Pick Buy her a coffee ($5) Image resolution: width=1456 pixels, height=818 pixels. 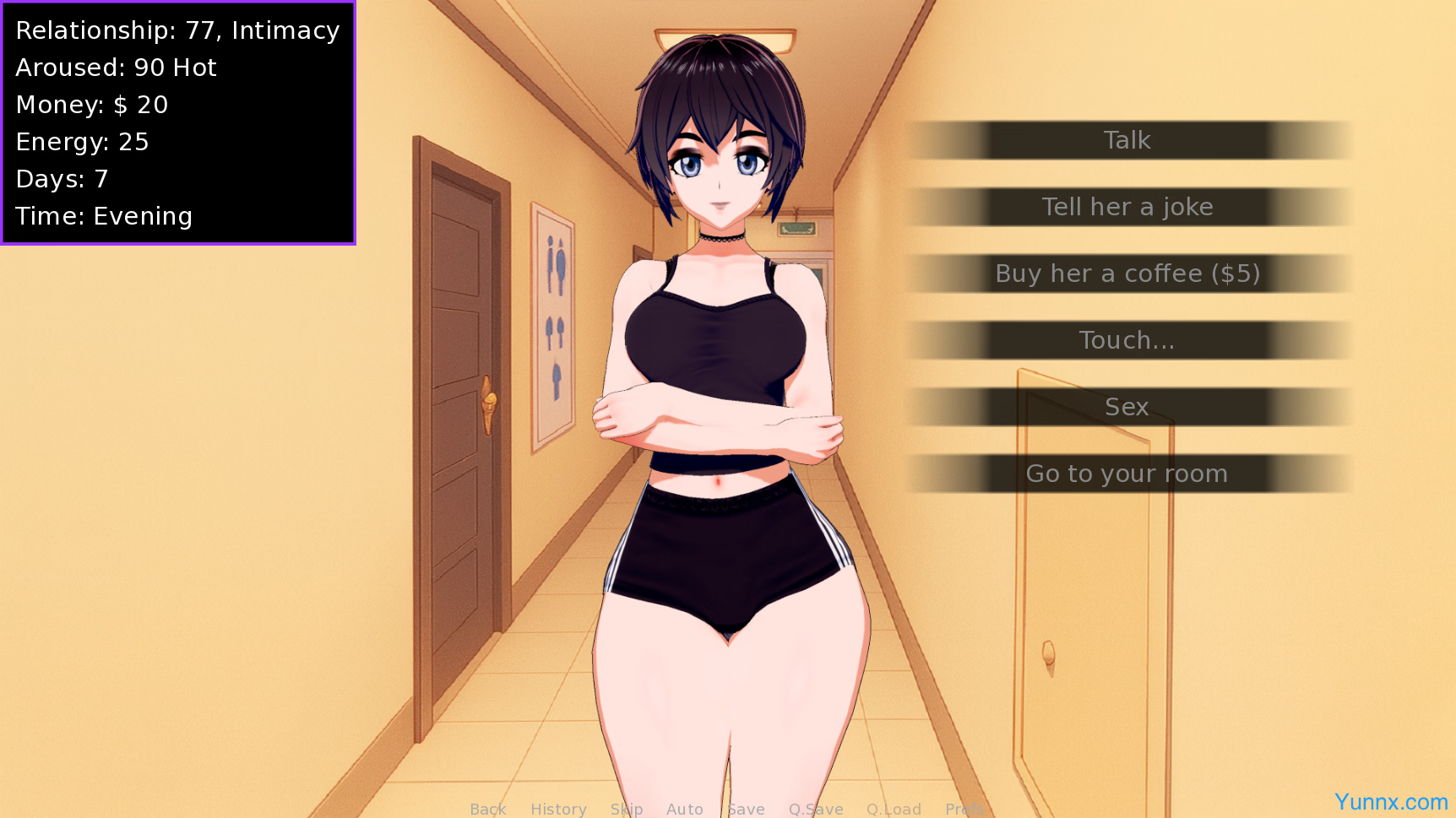click(1127, 274)
